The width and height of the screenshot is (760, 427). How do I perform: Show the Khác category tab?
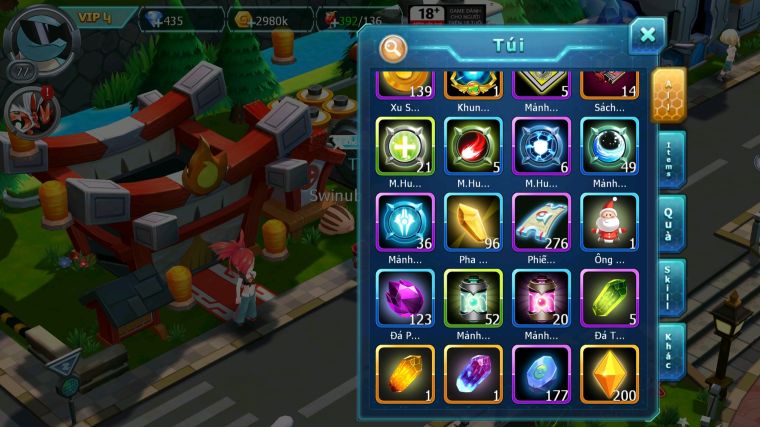pos(669,352)
